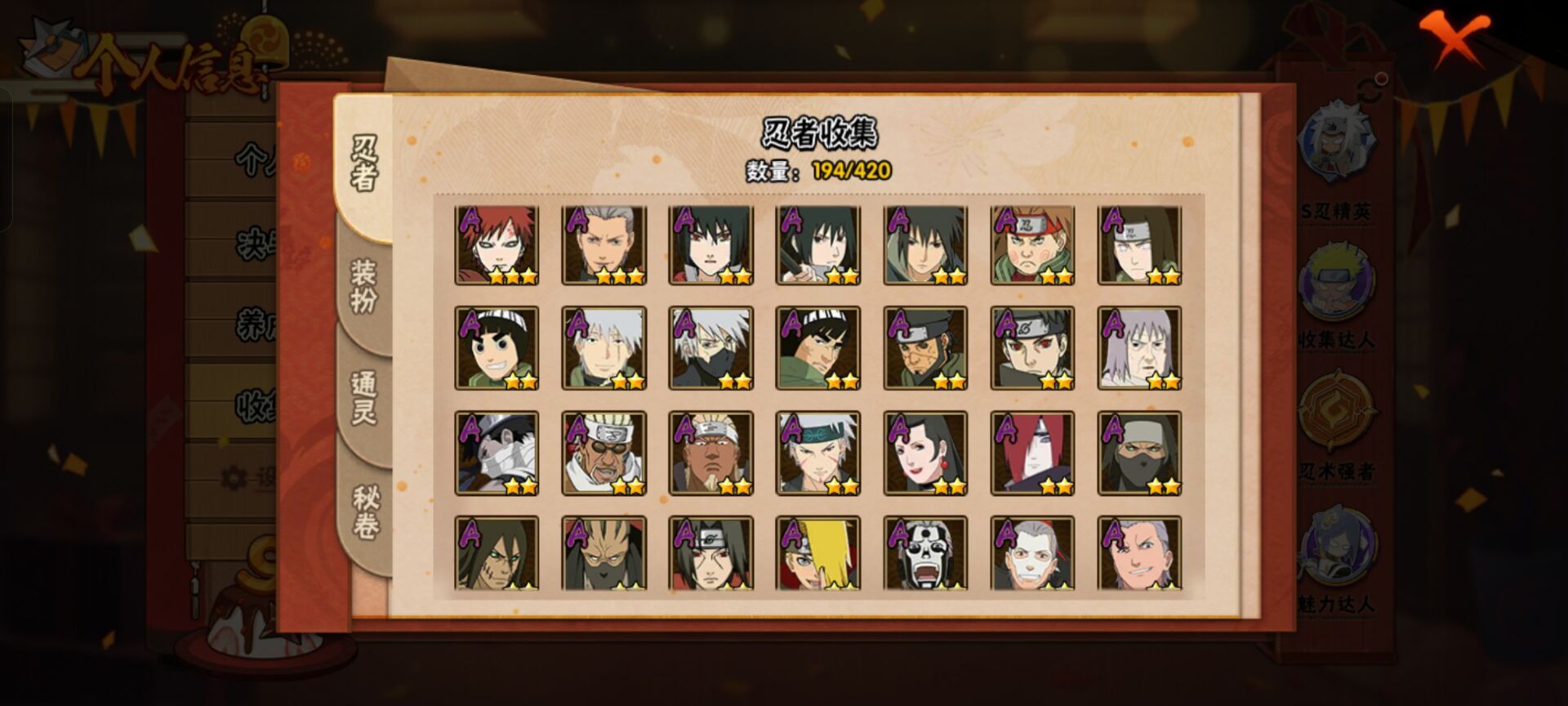1568x706 pixels.
Task: Select the Chouji portrait with cheek swirls
Action: point(1032,245)
